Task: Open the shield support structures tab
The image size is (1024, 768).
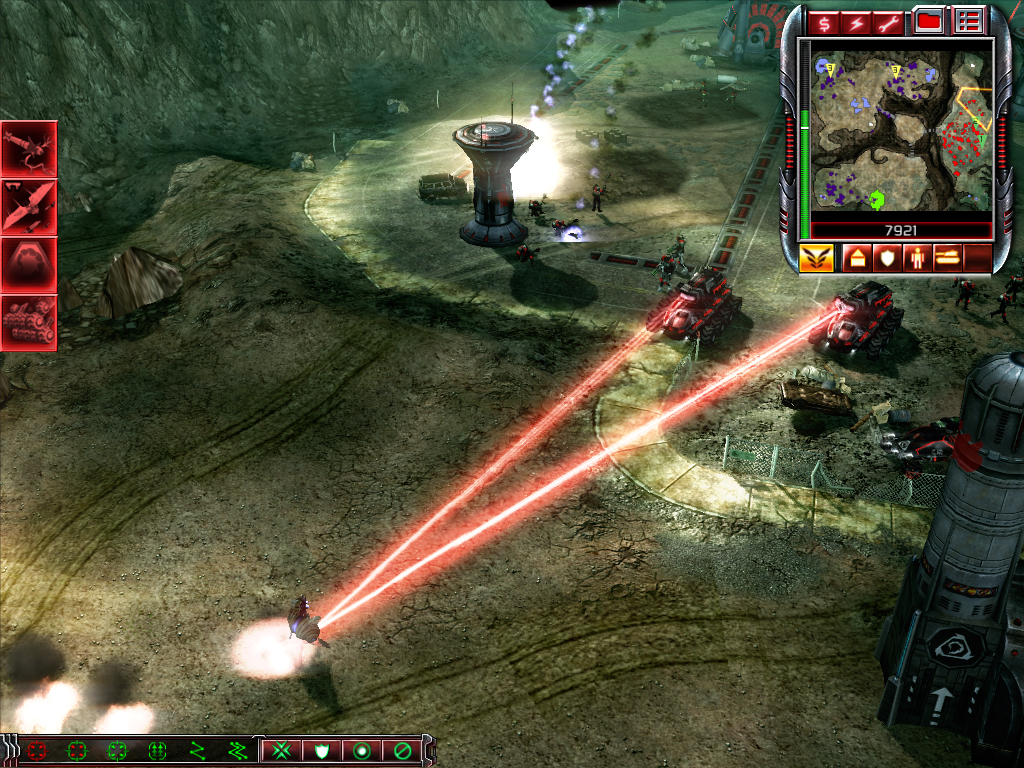Action: tap(887, 258)
